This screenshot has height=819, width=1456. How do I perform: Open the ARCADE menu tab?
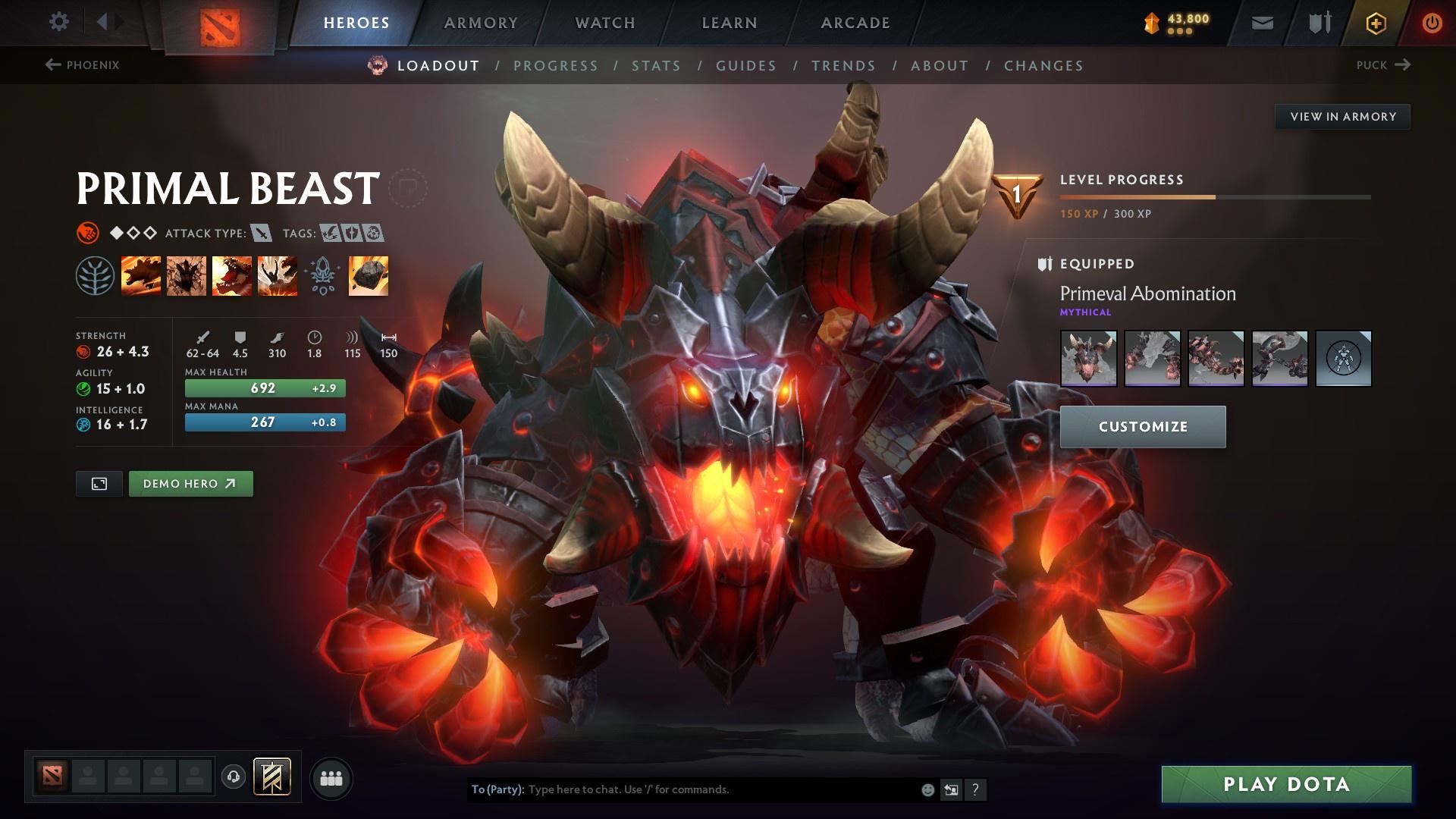click(855, 22)
